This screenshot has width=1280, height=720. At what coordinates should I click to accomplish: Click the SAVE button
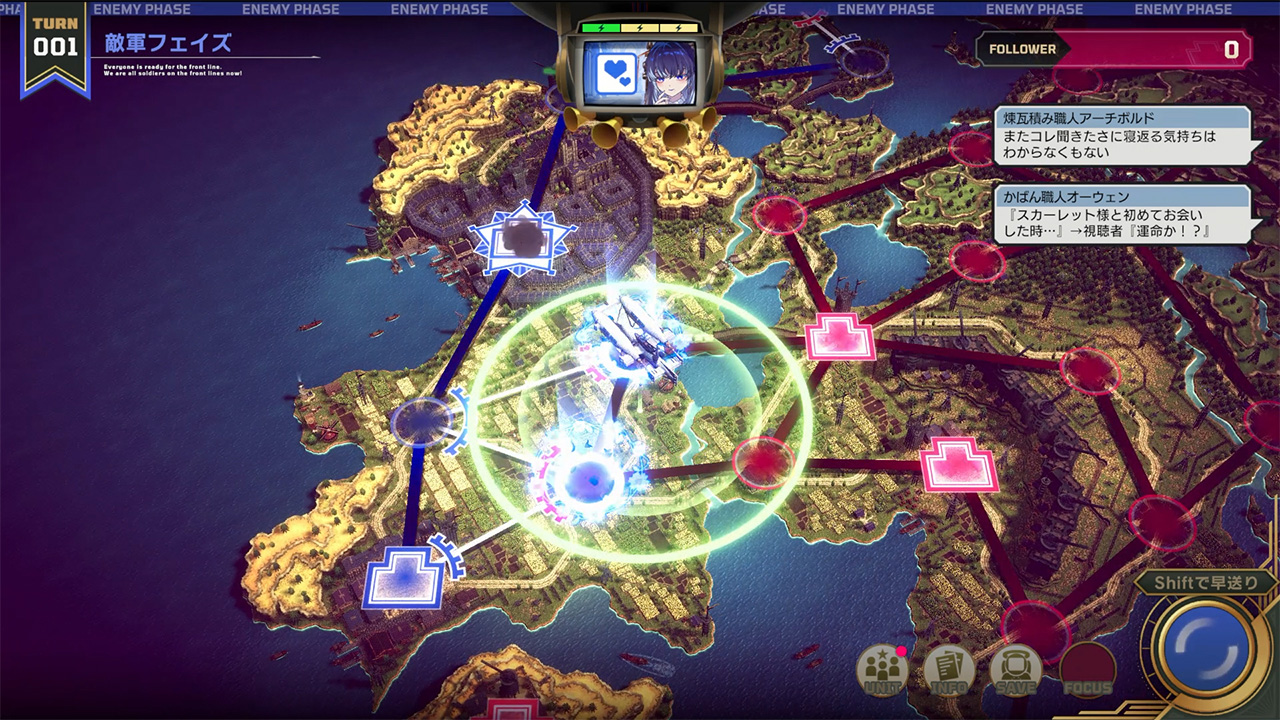(1015, 670)
